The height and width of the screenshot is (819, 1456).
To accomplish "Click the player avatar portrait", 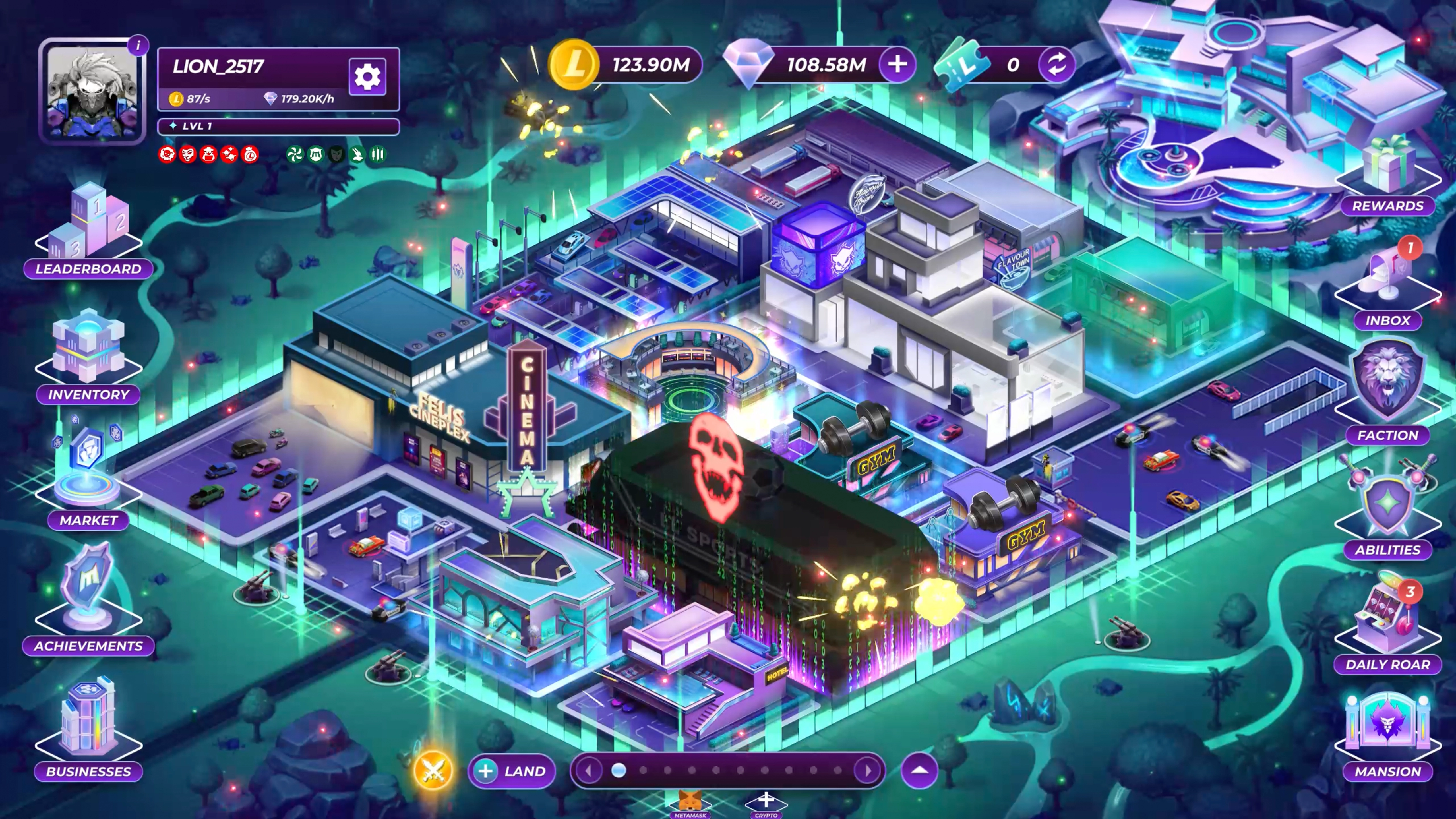I will point(92,92).
